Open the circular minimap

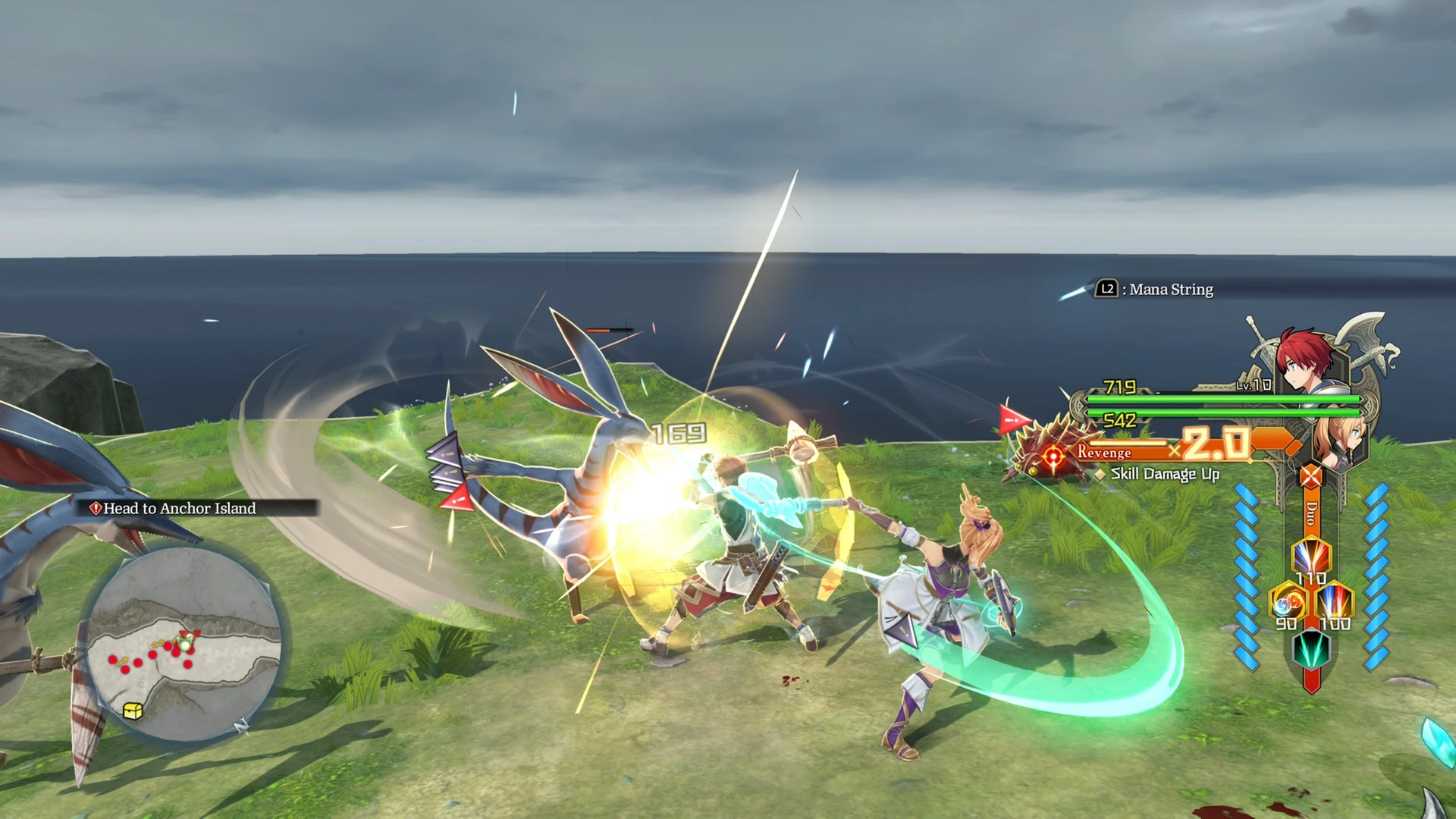click(x=184, y=645)
